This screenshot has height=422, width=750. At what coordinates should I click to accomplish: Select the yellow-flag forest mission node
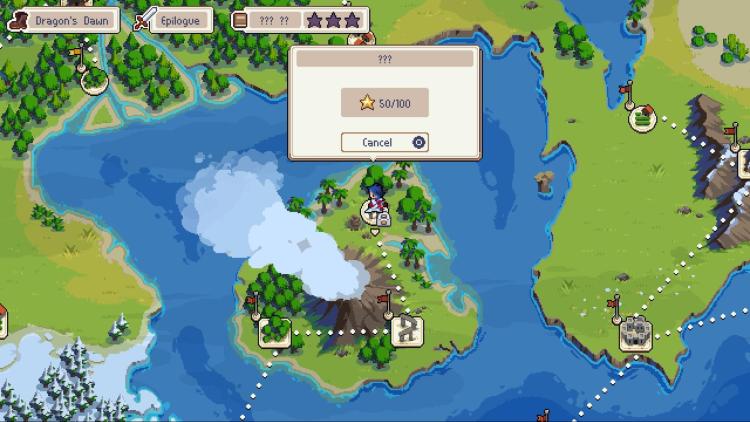coord(95,78)
